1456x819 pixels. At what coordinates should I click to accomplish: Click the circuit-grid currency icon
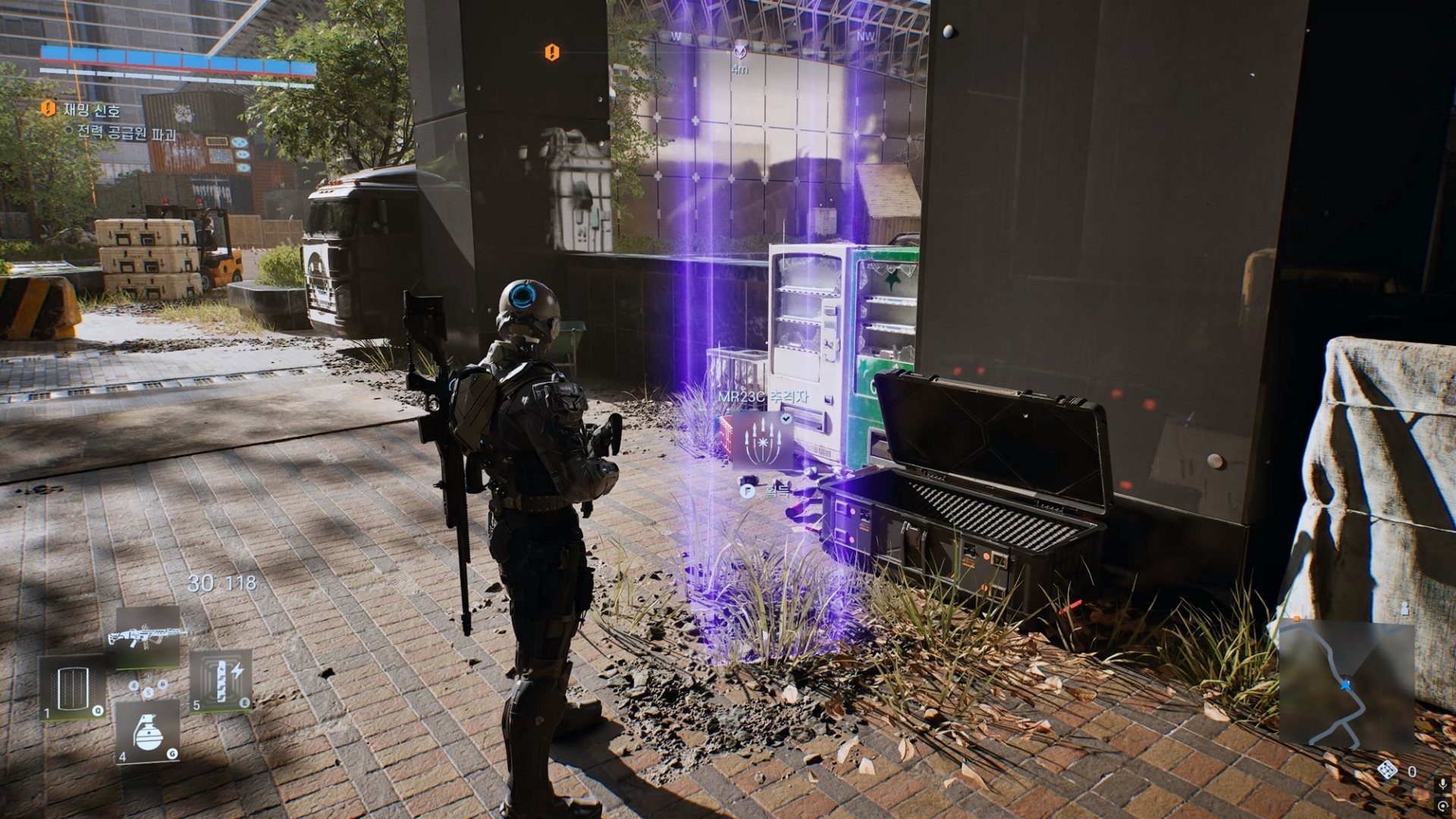pyautogui.click(x=1387, y=771)
